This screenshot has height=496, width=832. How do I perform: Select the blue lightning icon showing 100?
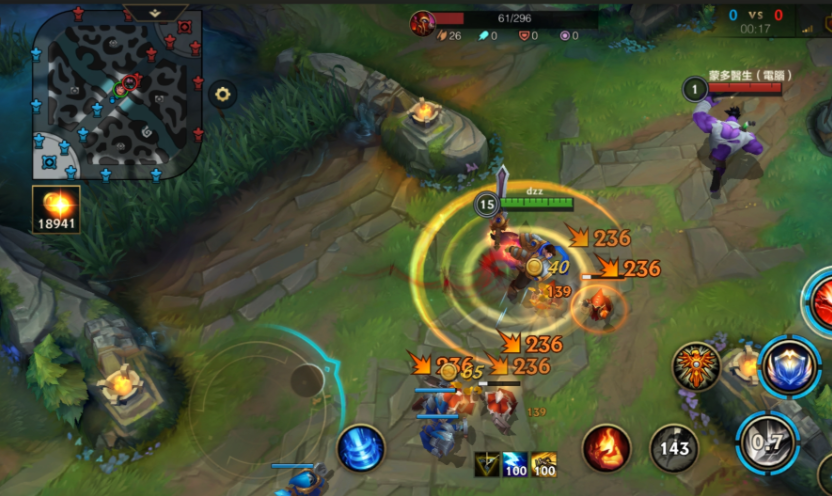coord(515,465)
